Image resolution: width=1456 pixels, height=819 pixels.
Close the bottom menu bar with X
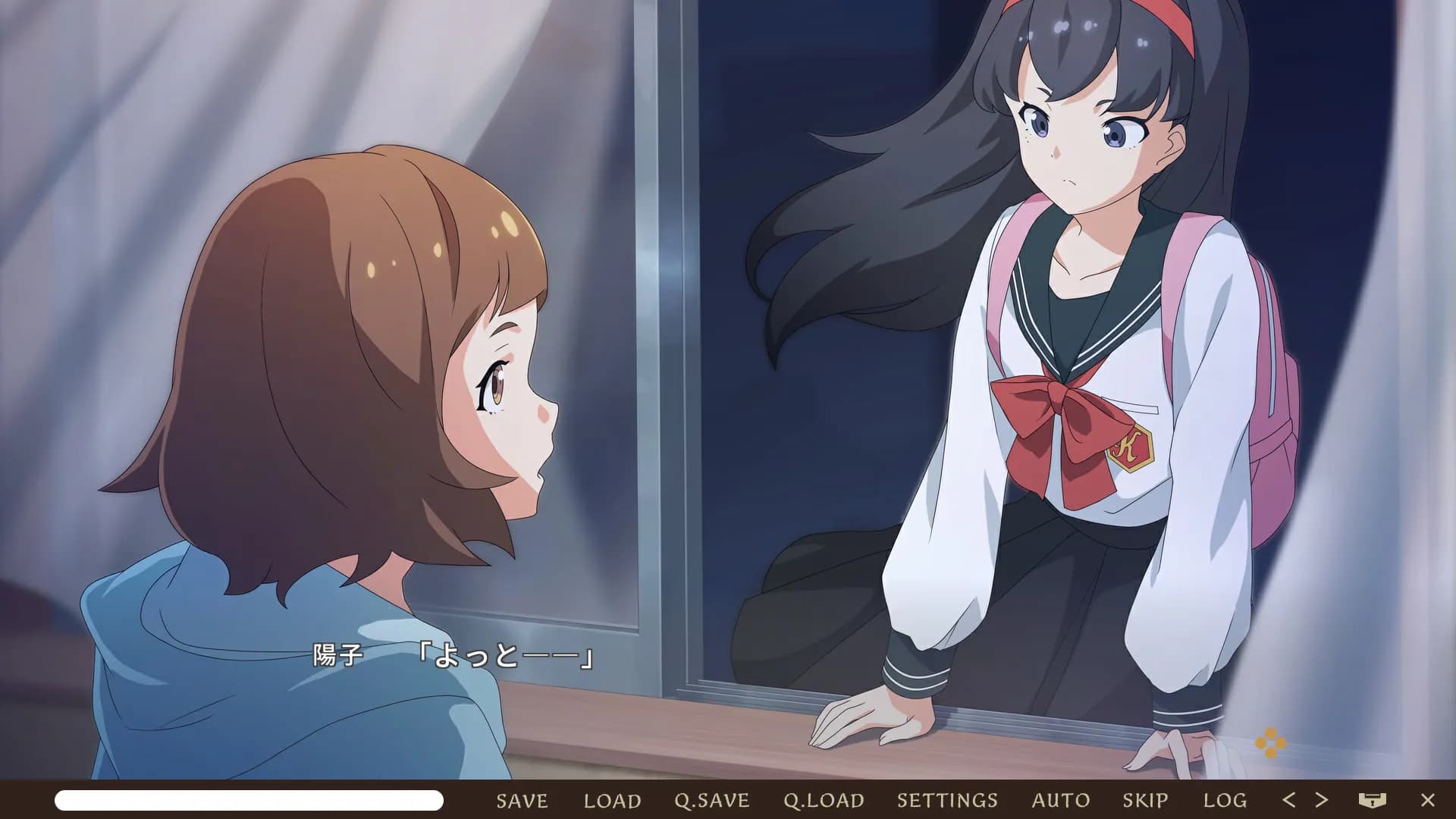tap(1427, 800)
